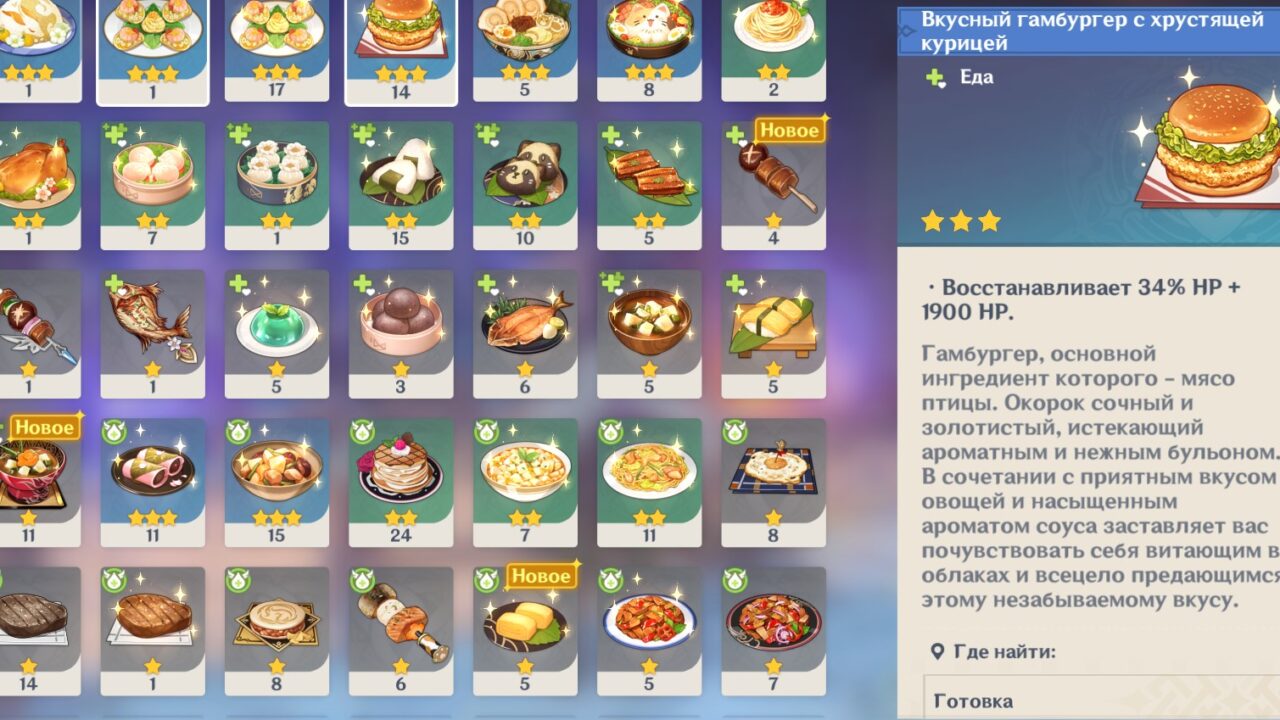1280x720 pixels.
Task: Select the pink ham rolls dish
Action: (153, 474)
